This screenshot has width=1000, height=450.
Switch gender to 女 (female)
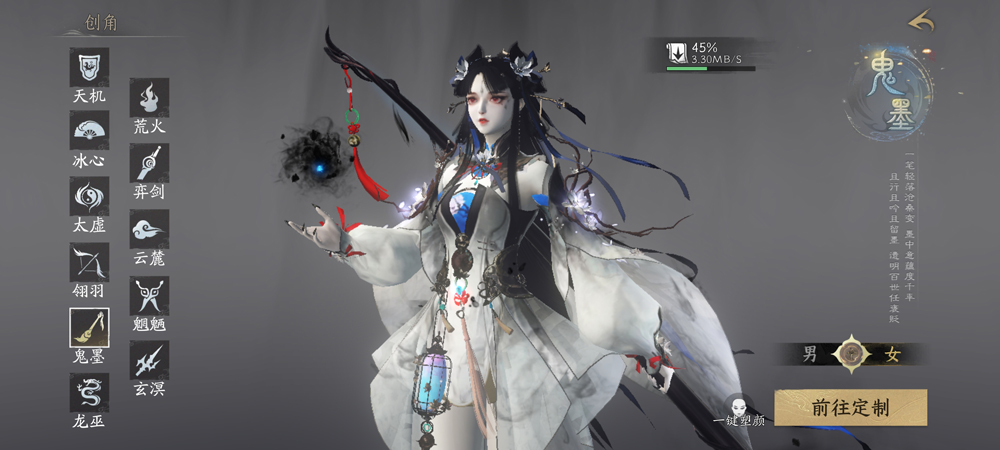tap(893, 353)
